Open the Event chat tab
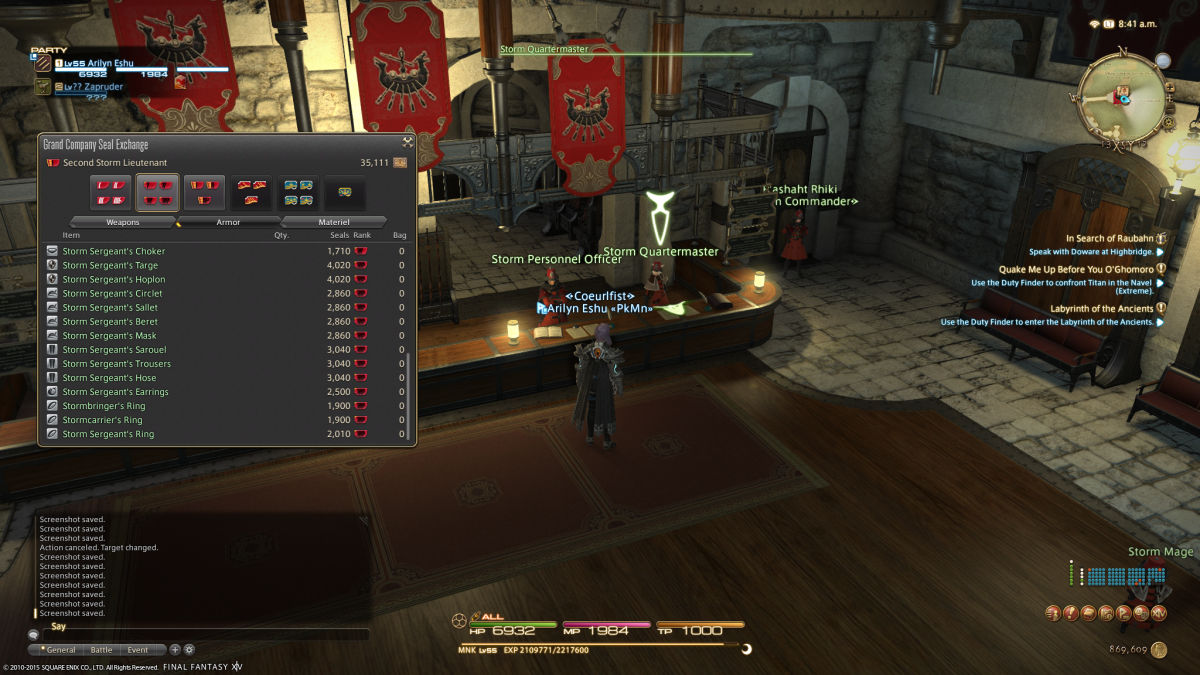 [137, 650]
